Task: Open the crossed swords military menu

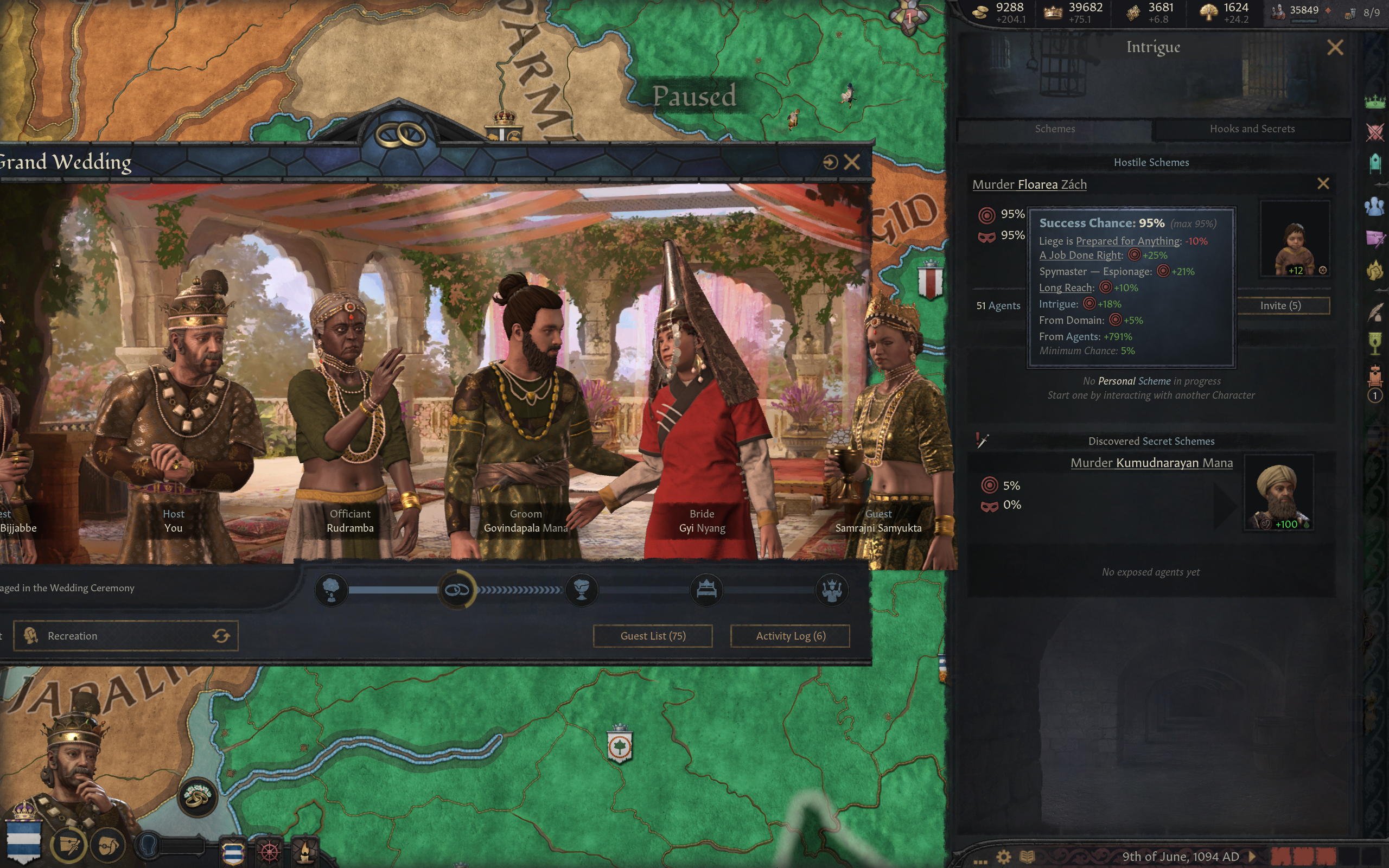Action: 1375,132
